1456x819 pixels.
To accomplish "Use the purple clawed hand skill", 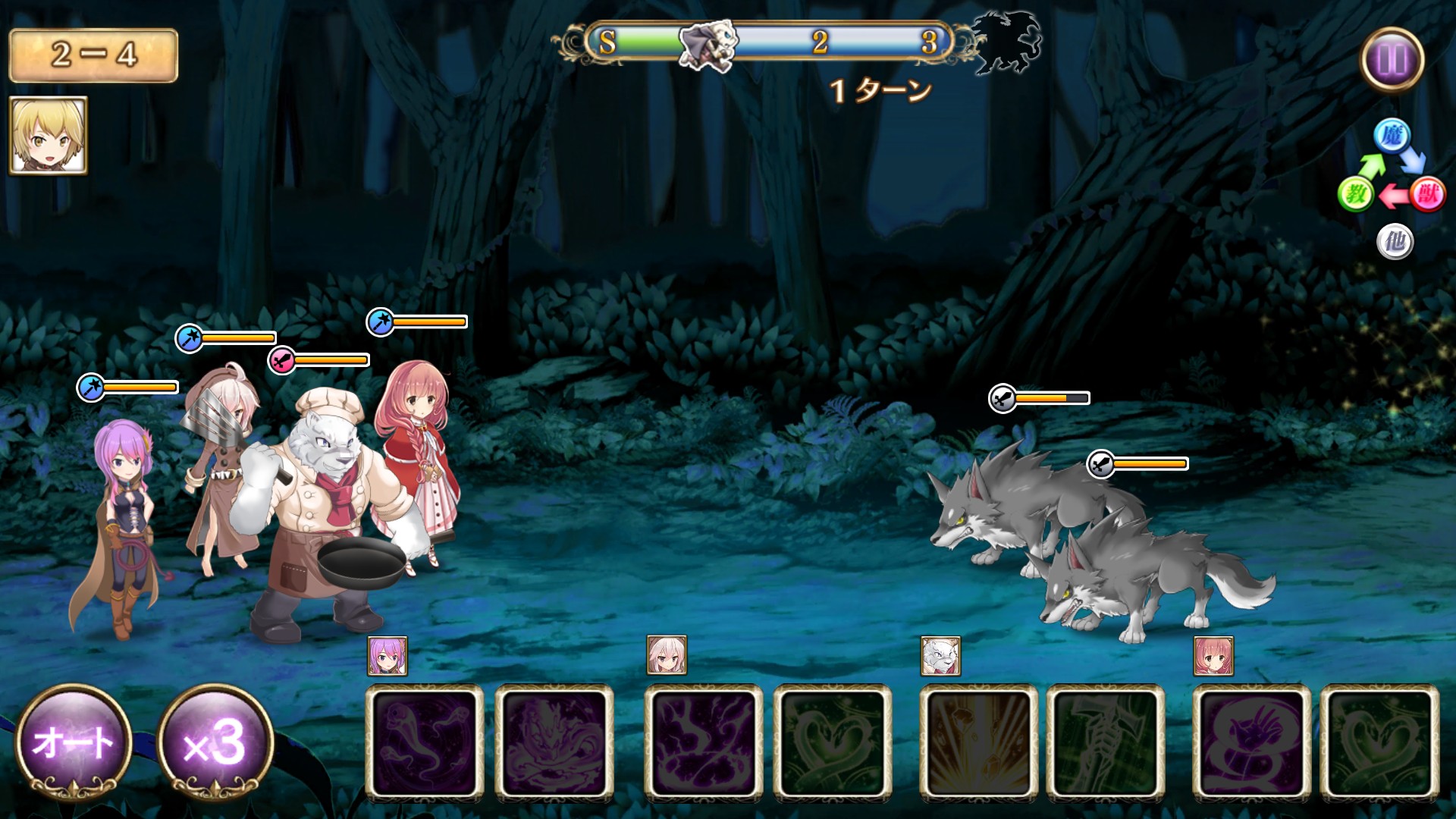I will [1252, 742].
